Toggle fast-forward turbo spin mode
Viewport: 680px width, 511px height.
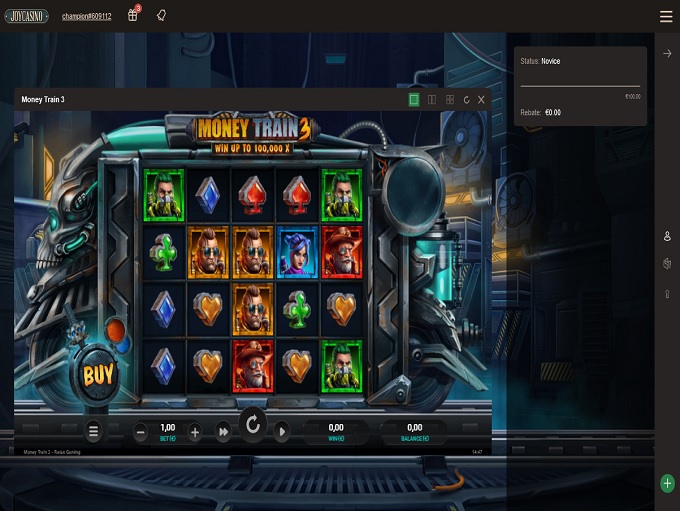coord(224,432)
